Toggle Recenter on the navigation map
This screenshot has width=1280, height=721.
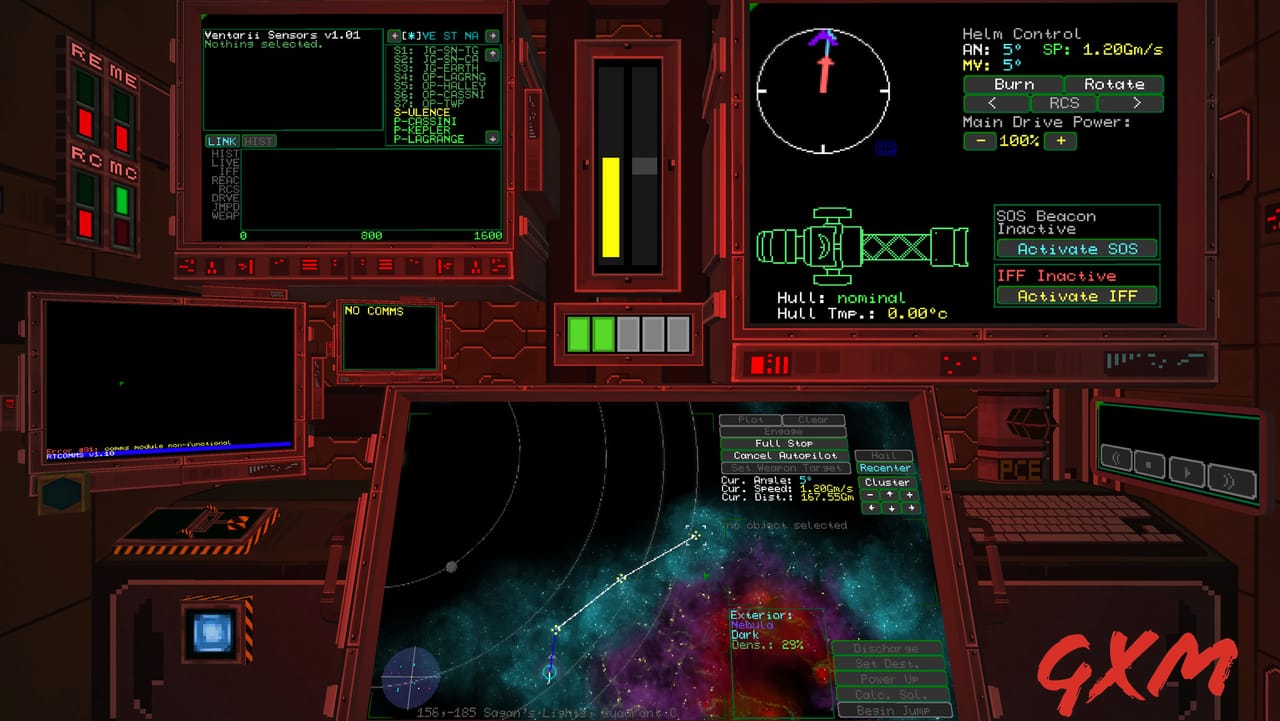(886, 467)
